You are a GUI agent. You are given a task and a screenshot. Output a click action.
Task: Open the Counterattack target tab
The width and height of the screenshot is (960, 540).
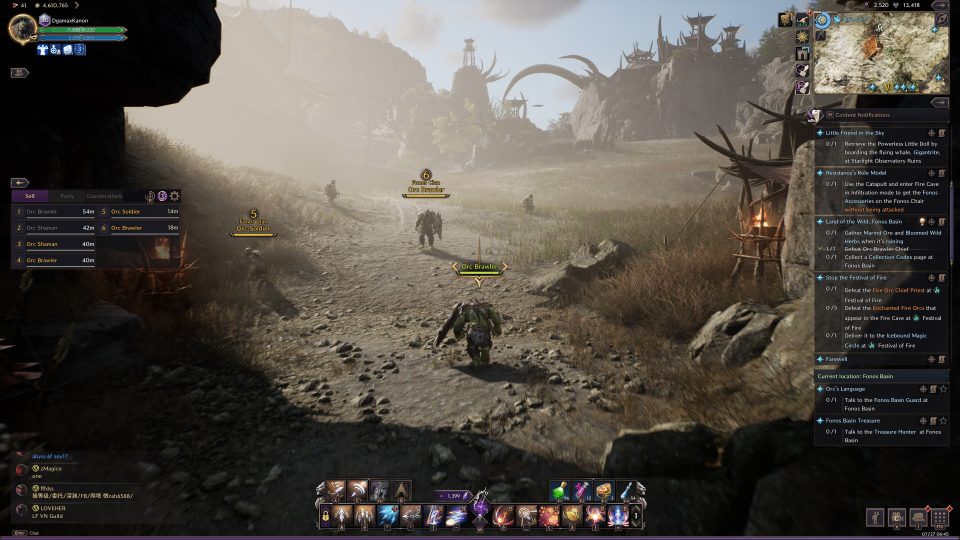(x=104, y=196)
